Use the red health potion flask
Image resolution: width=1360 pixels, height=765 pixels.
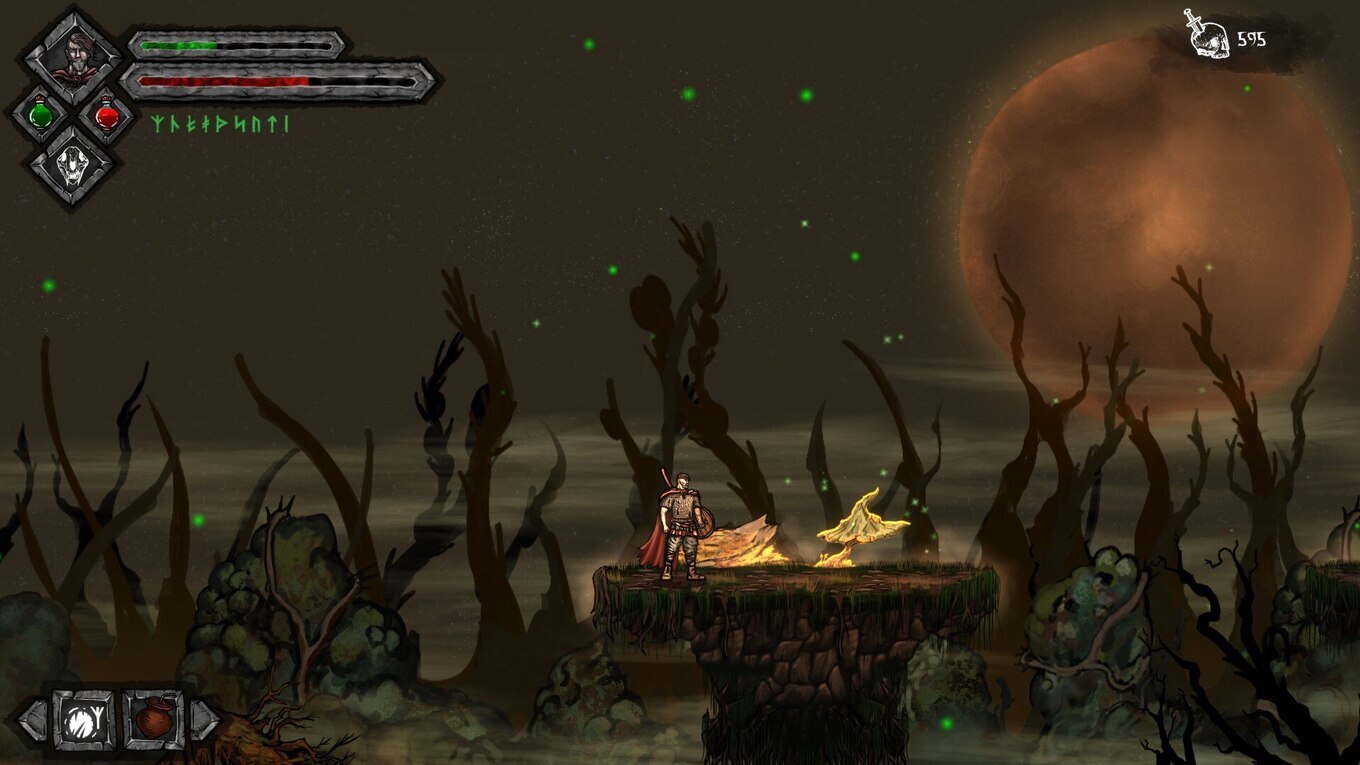coord(107,116)
